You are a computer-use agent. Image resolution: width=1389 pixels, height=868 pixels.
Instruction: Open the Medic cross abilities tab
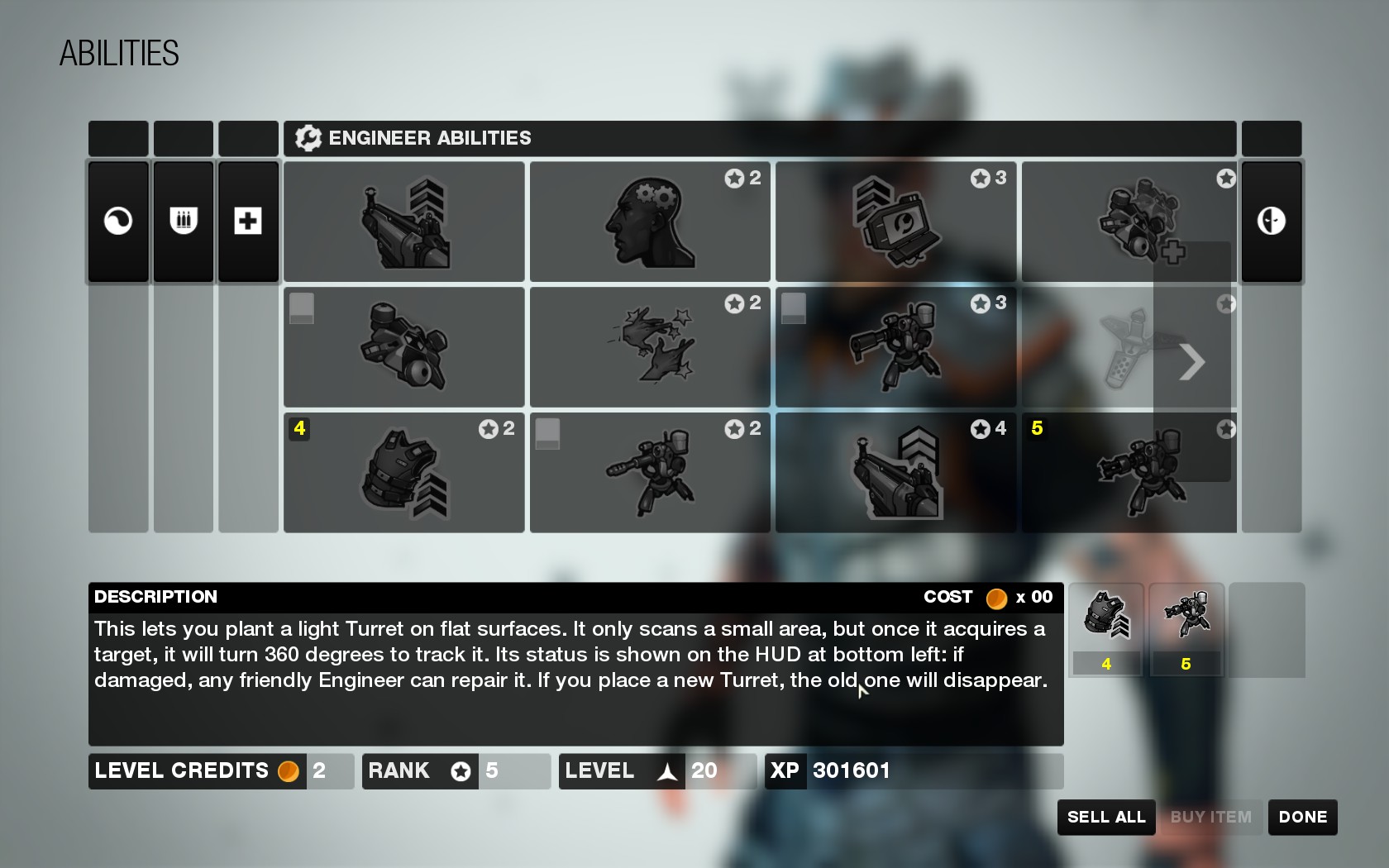point(248,222)
